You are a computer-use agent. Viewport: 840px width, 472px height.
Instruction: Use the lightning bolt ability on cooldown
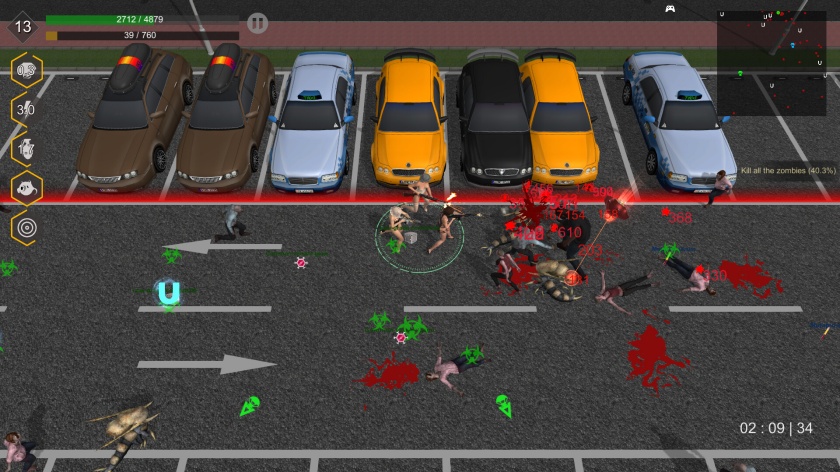(26, 109)
